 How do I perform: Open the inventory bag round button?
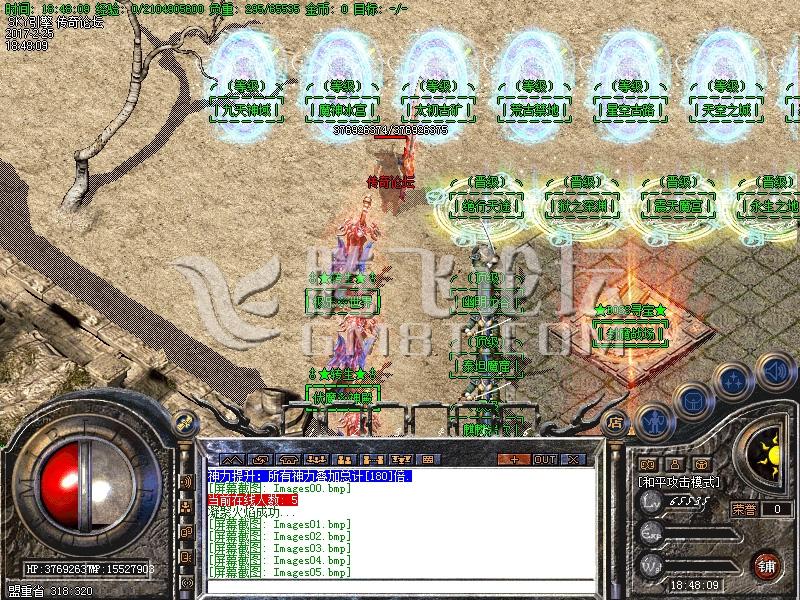tap(692, 398)
